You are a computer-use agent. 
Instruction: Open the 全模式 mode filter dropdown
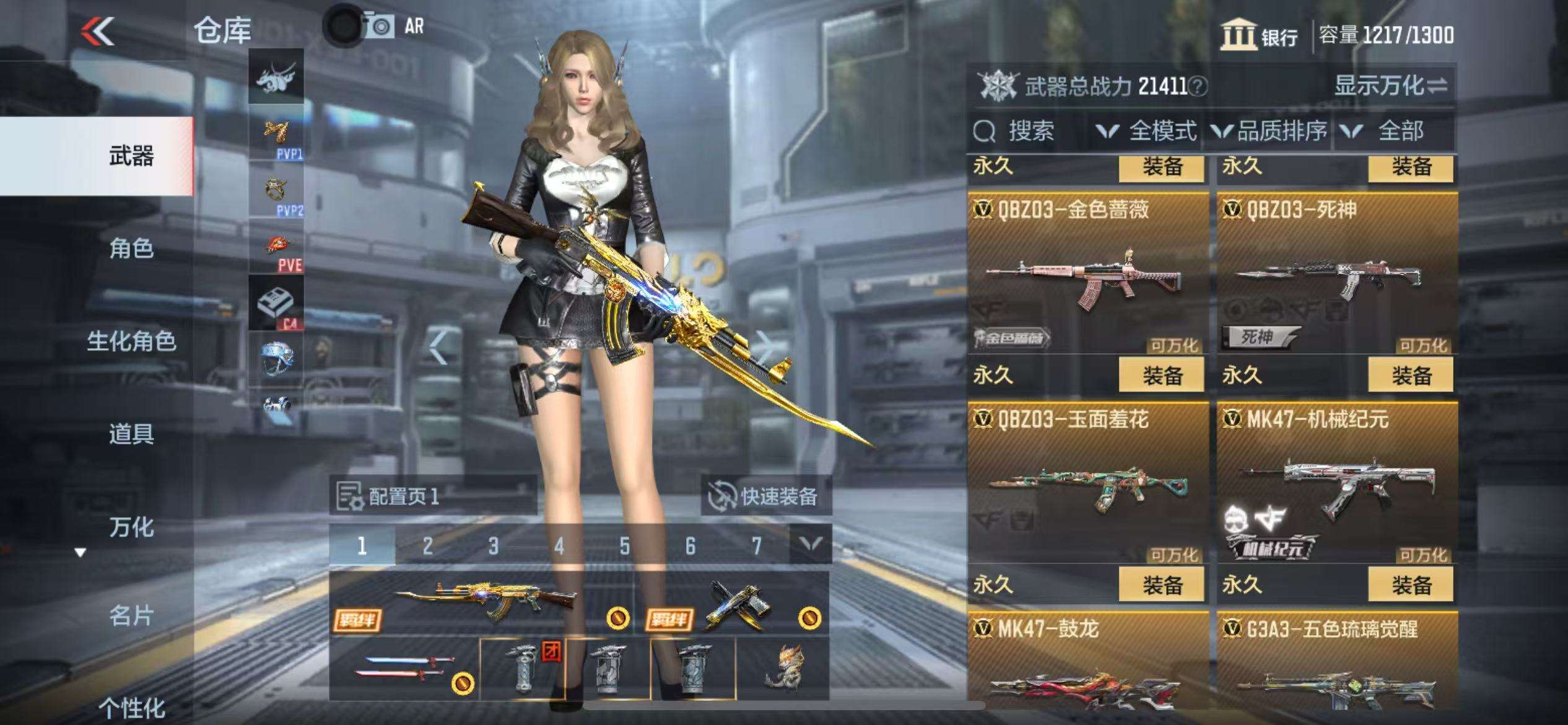(x=1148, y=131)
